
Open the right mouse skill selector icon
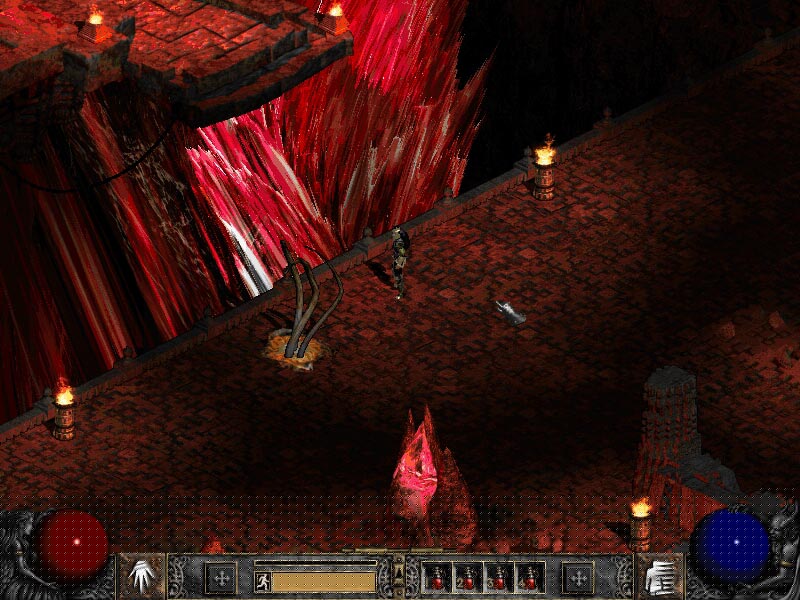[x=658, y=576]
